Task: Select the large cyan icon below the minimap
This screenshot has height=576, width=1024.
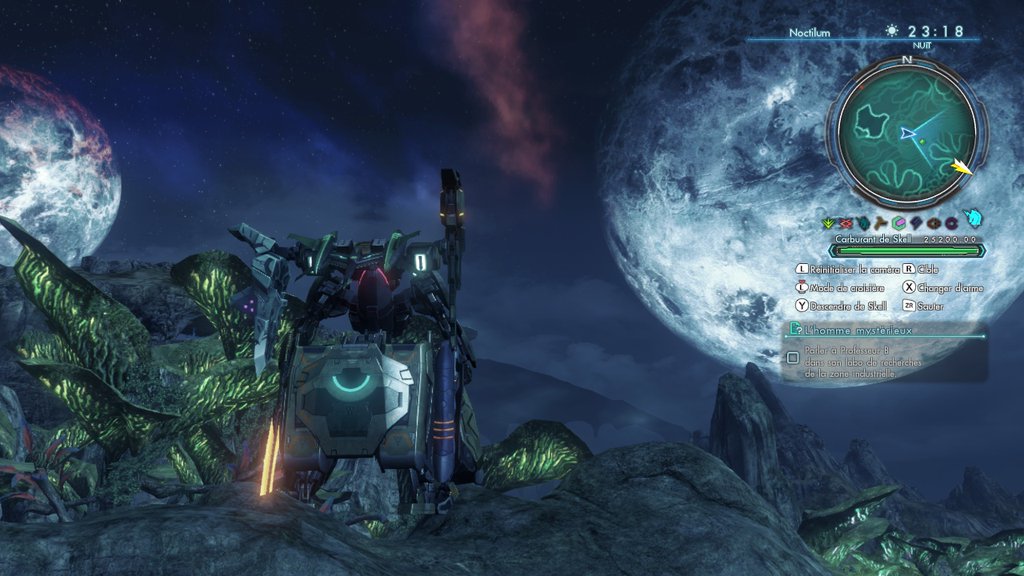Action: [x=973, y=219]
